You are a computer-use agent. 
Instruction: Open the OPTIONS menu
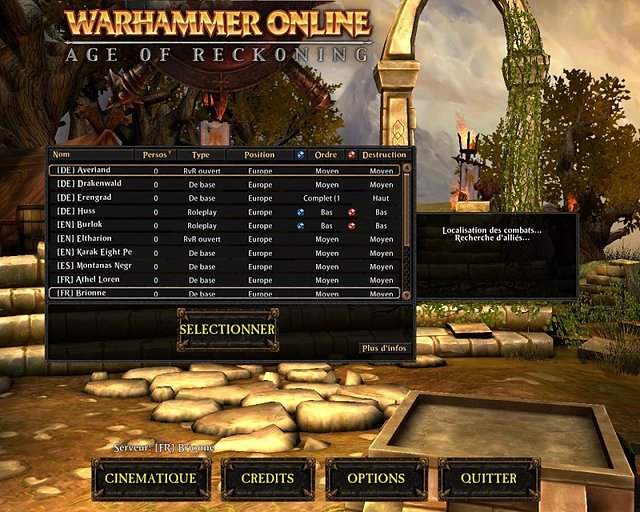[x=376, y=479]
